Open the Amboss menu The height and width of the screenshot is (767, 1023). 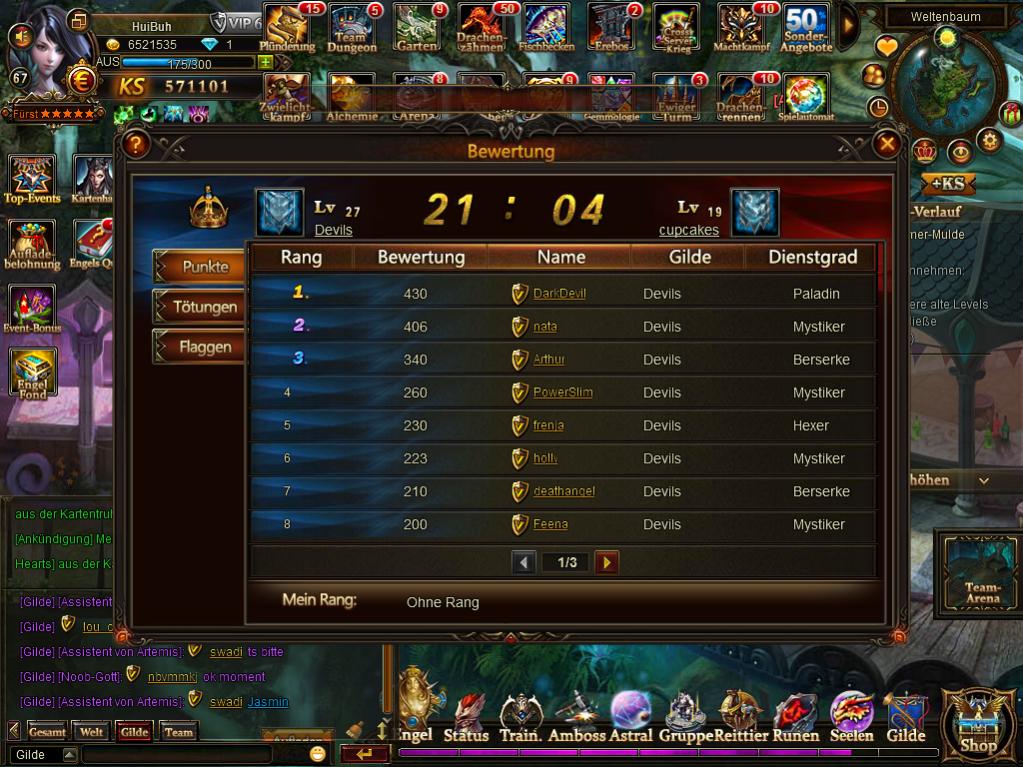[x=577, y=716]
